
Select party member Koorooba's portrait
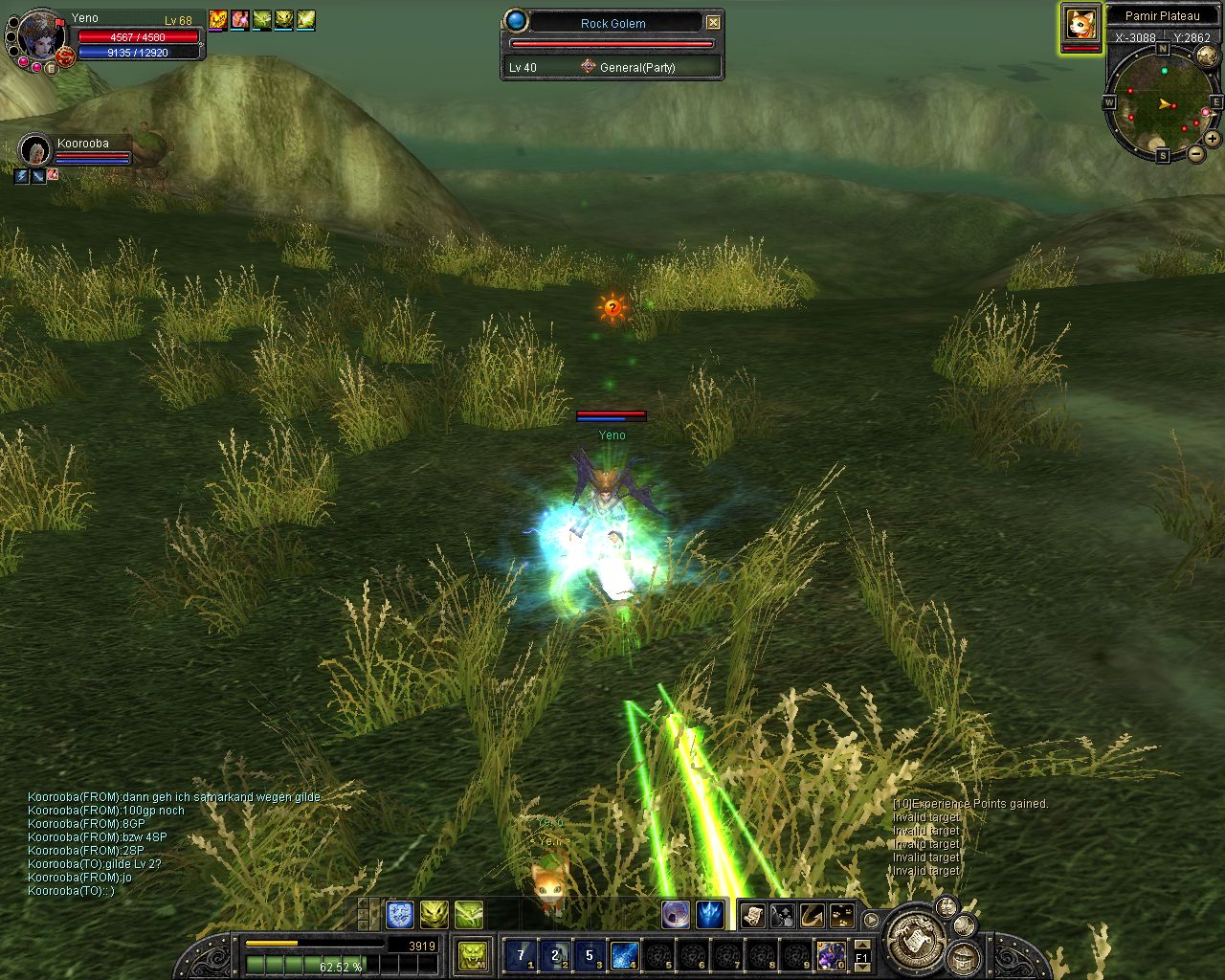35,150
